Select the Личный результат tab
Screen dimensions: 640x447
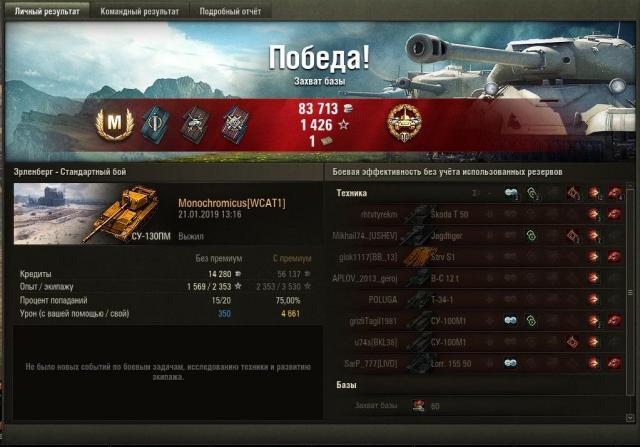point(43,11)
